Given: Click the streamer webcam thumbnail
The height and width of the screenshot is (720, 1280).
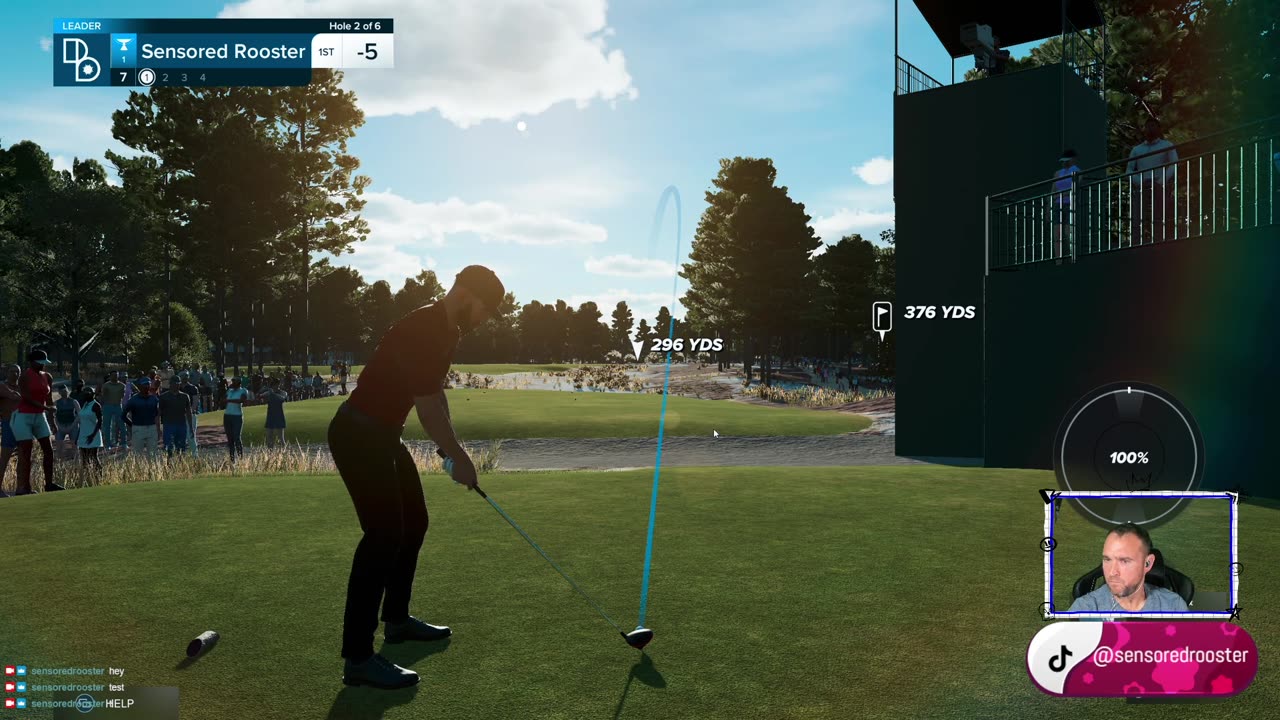Looking at the screenshot, I should [x=1141, y=555].
